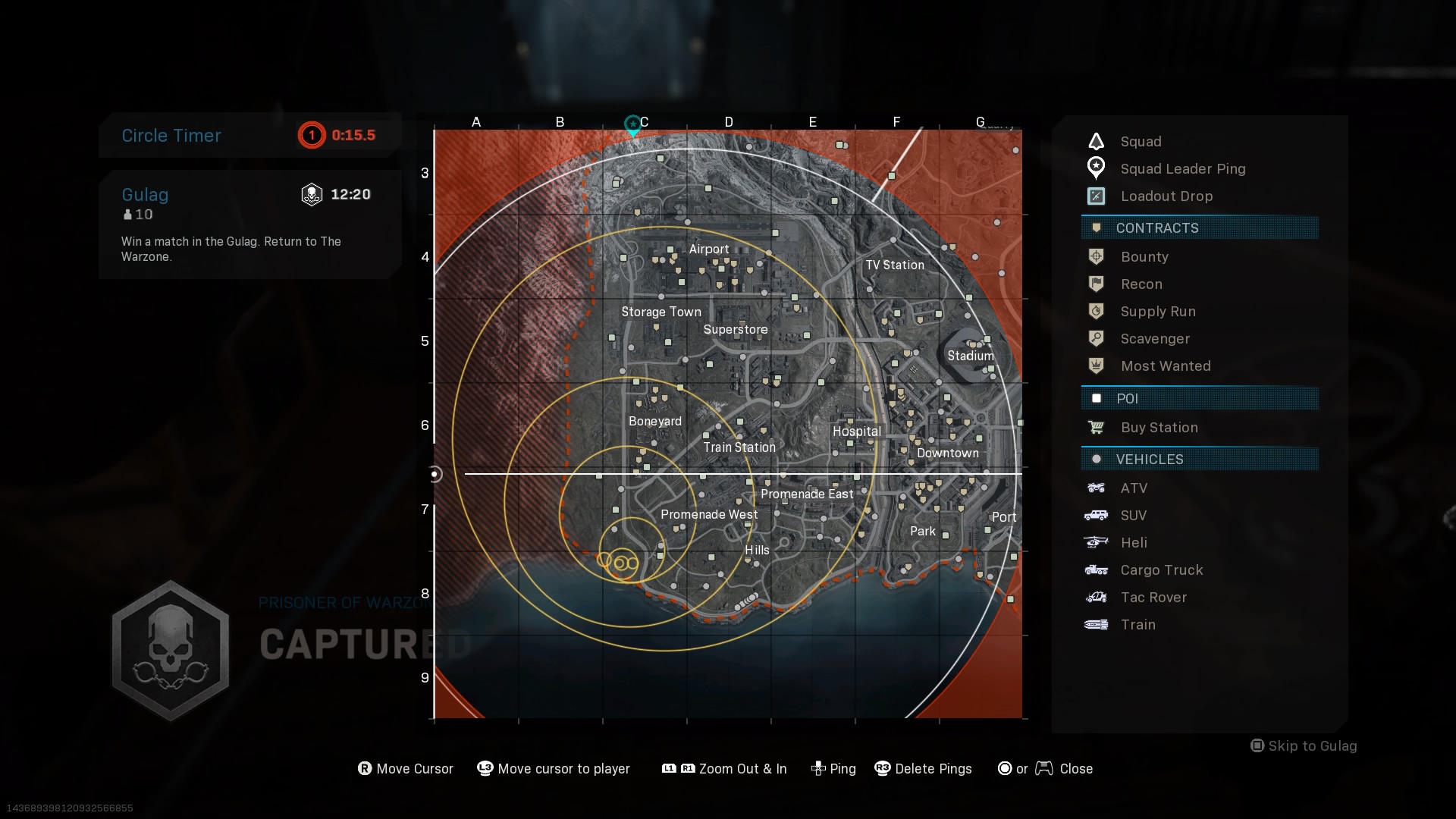This screenshot has width=1456, height=819.
Task: Choose the Train legend entry
Action: 1137,625
